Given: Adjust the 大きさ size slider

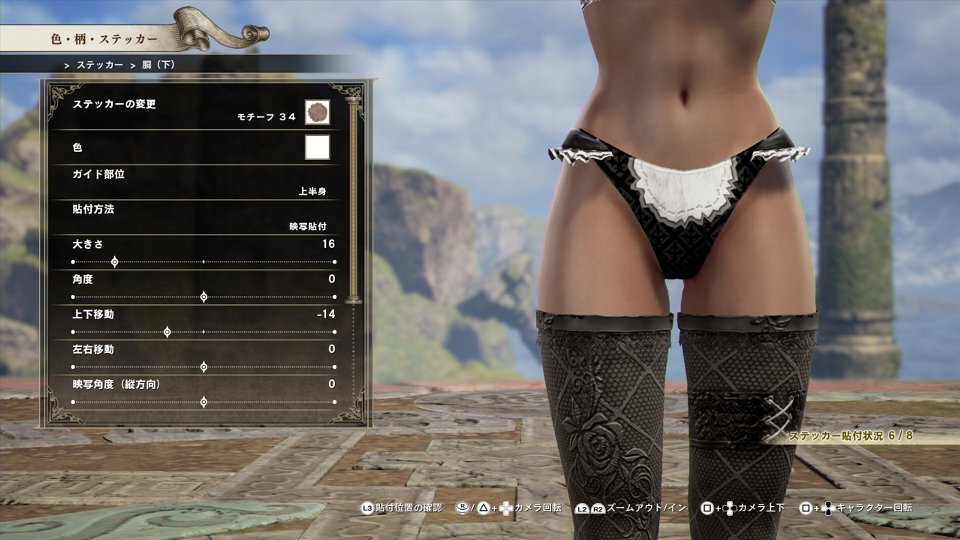Looking at the screenshot, I should (x=114, y=261).
